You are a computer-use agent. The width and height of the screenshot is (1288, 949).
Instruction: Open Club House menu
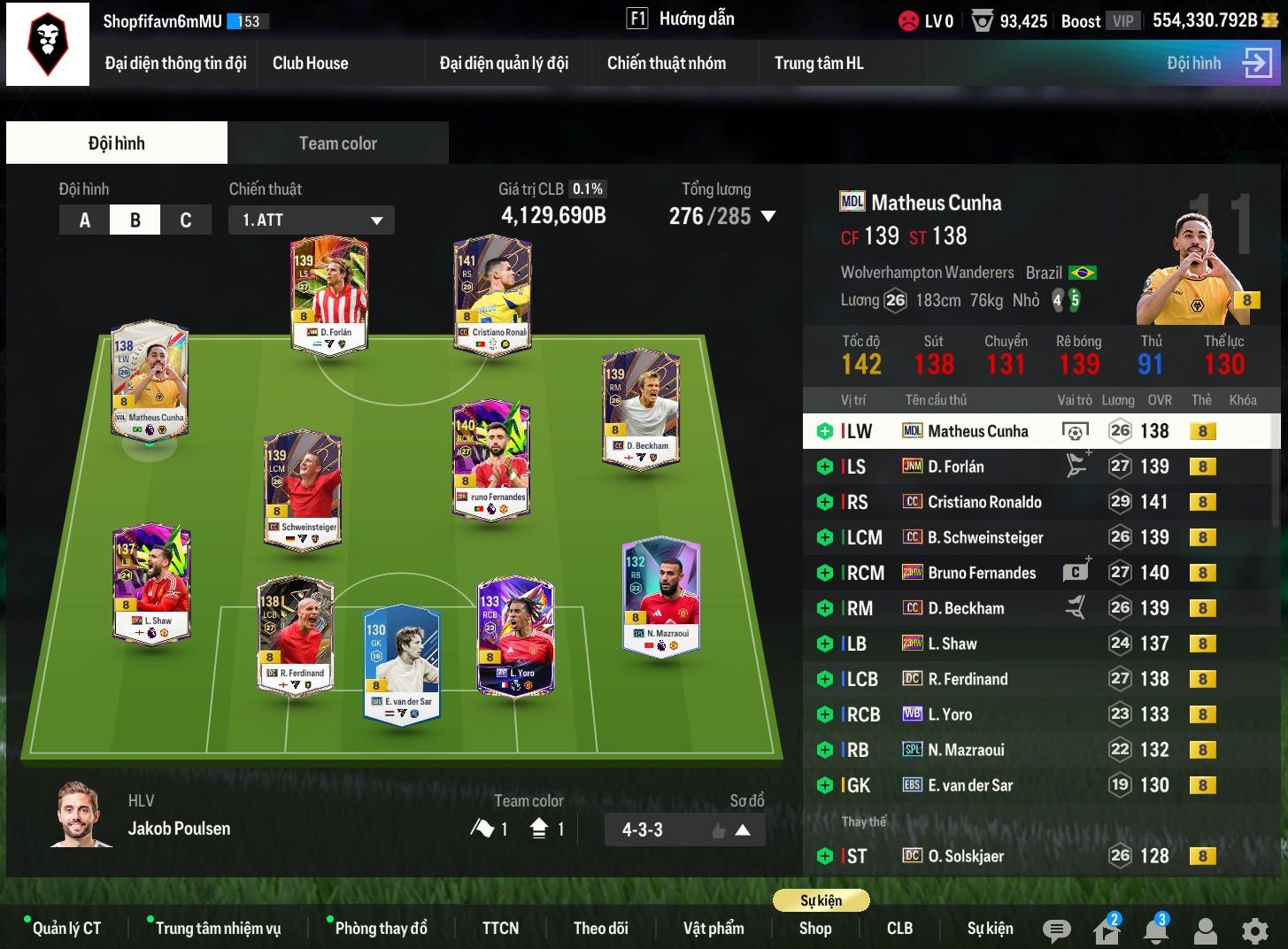310,63
